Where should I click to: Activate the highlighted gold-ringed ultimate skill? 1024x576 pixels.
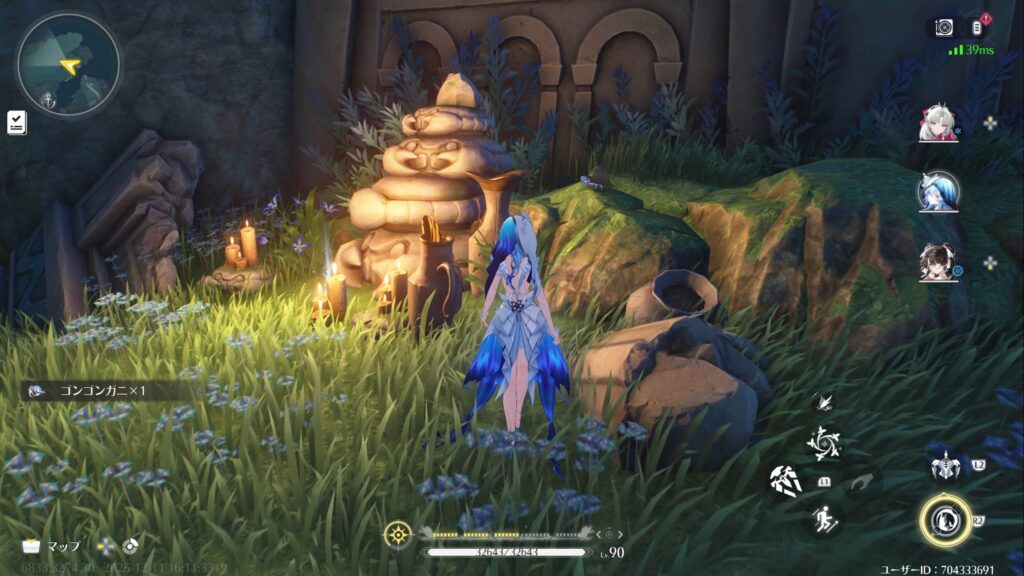(945, 521)
